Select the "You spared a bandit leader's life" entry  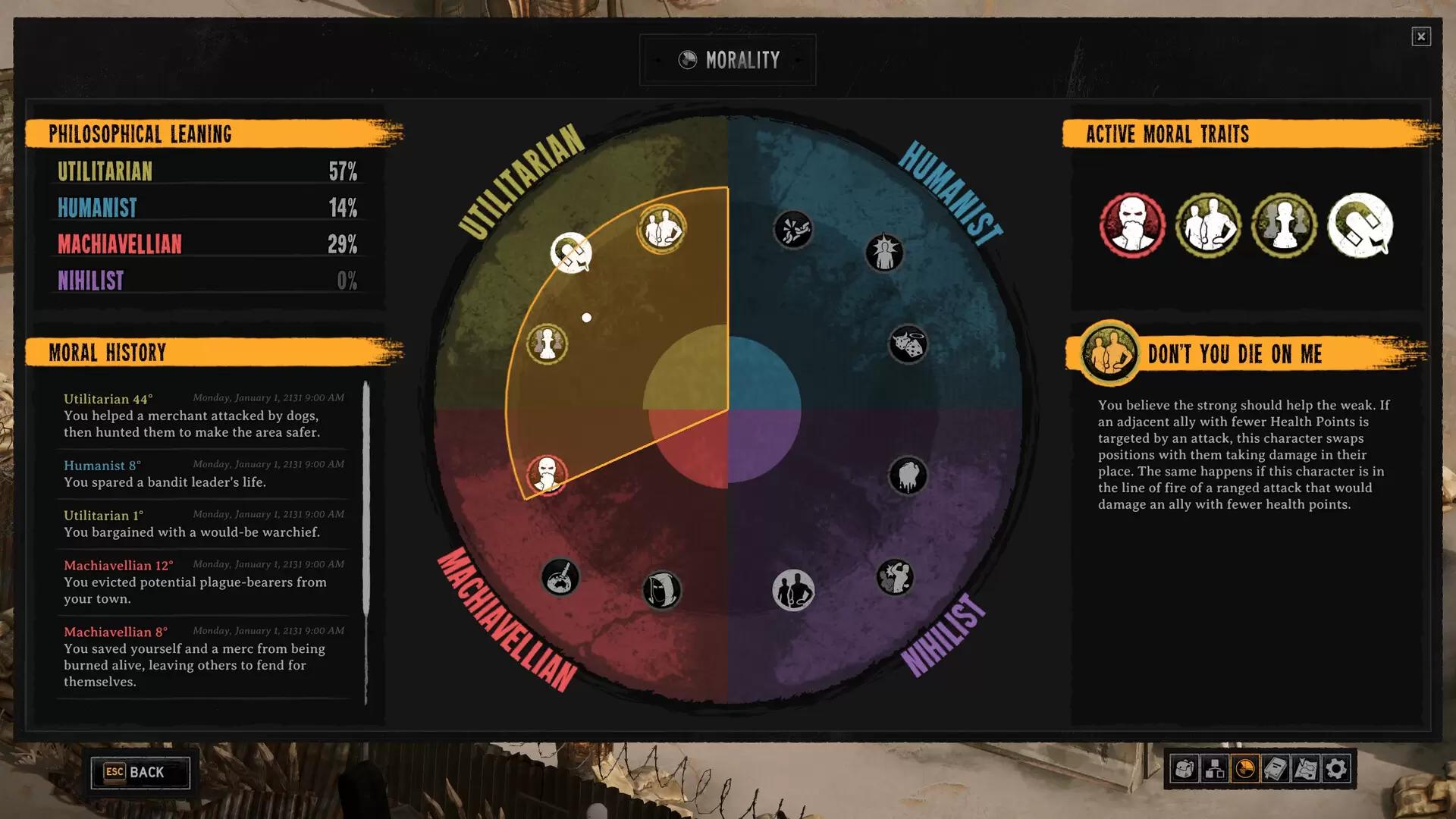pyautogui.click(x=203, y=474)
